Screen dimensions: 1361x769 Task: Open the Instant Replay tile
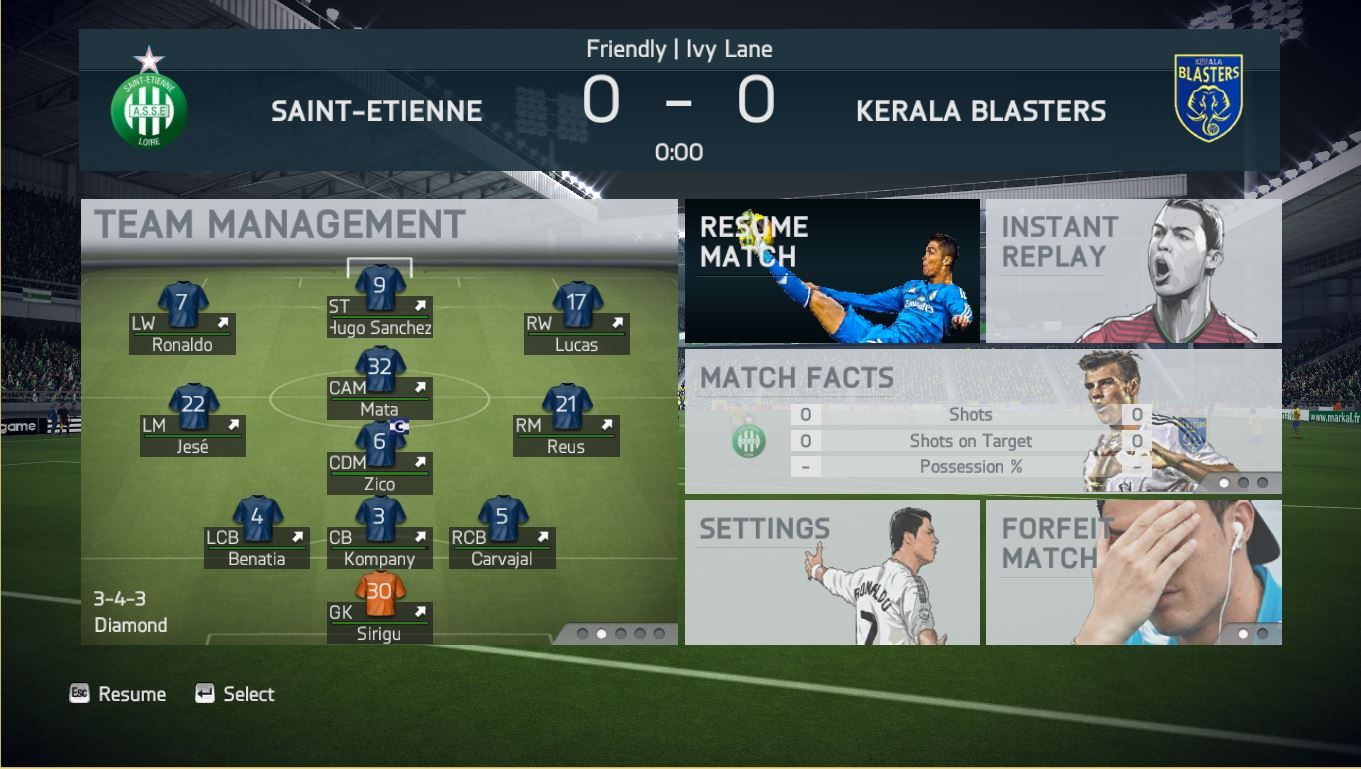pyautogui.click(x=1133, y=271)
